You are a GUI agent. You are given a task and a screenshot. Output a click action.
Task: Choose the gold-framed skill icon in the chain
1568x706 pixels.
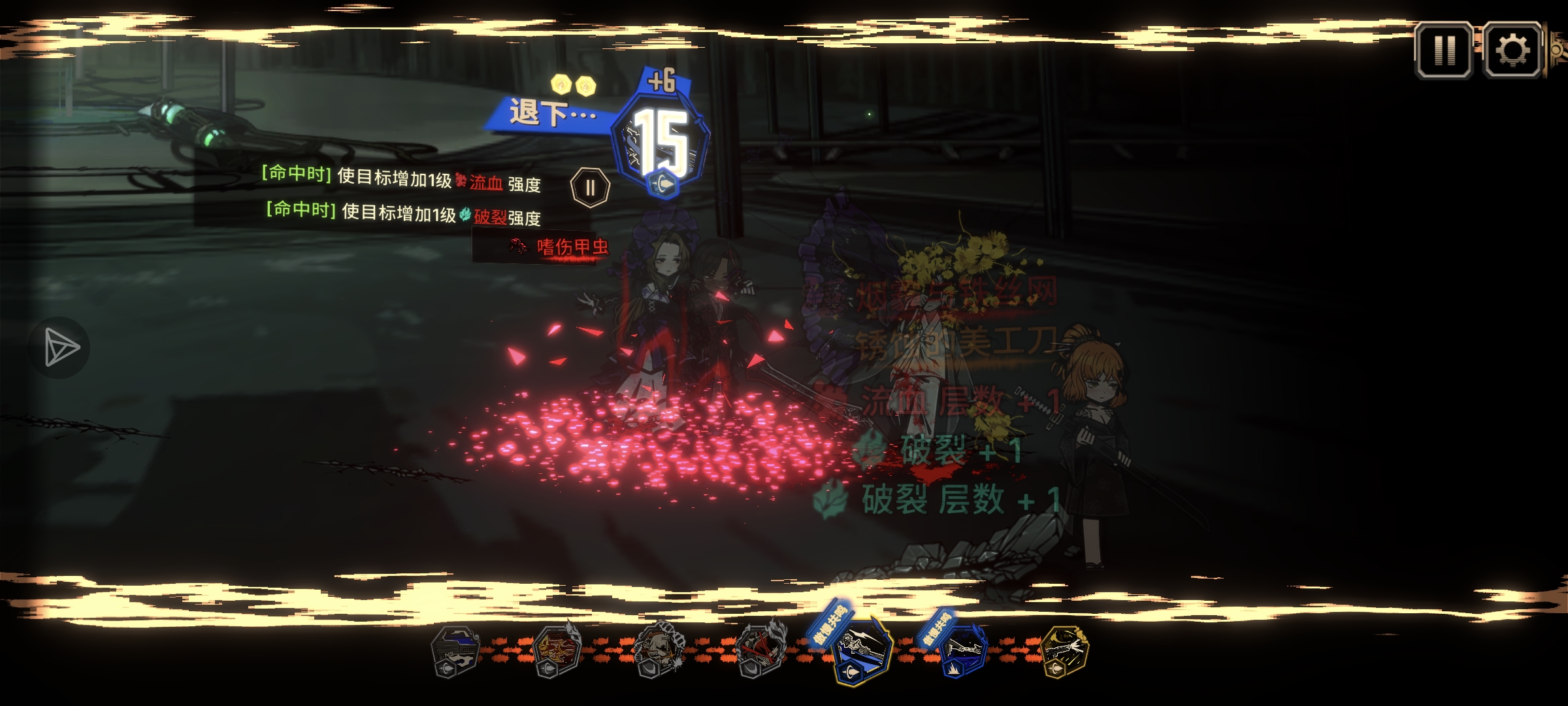point(1065,651)
